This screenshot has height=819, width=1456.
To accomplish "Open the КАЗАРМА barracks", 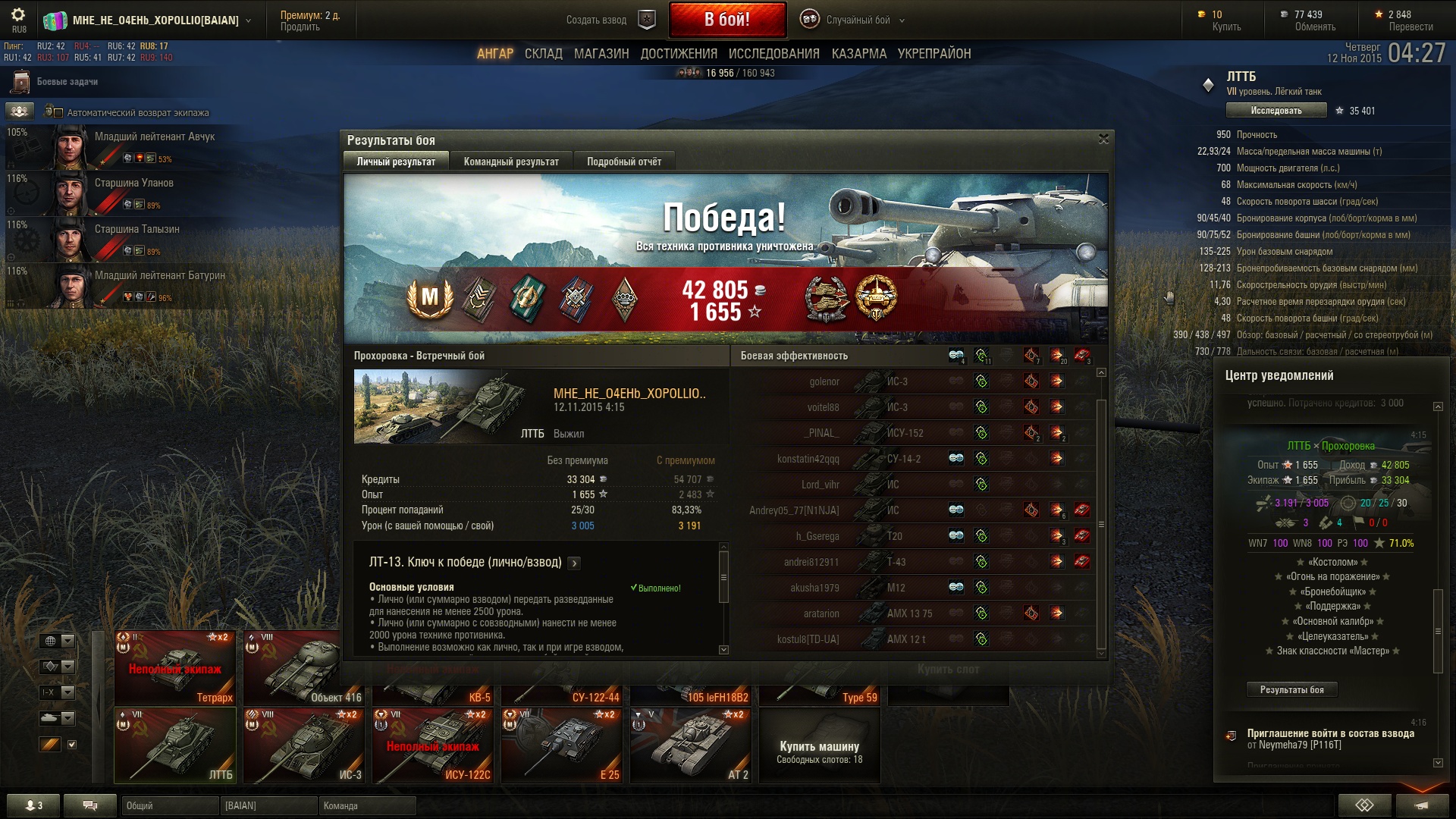I will [x=858, y=54].
